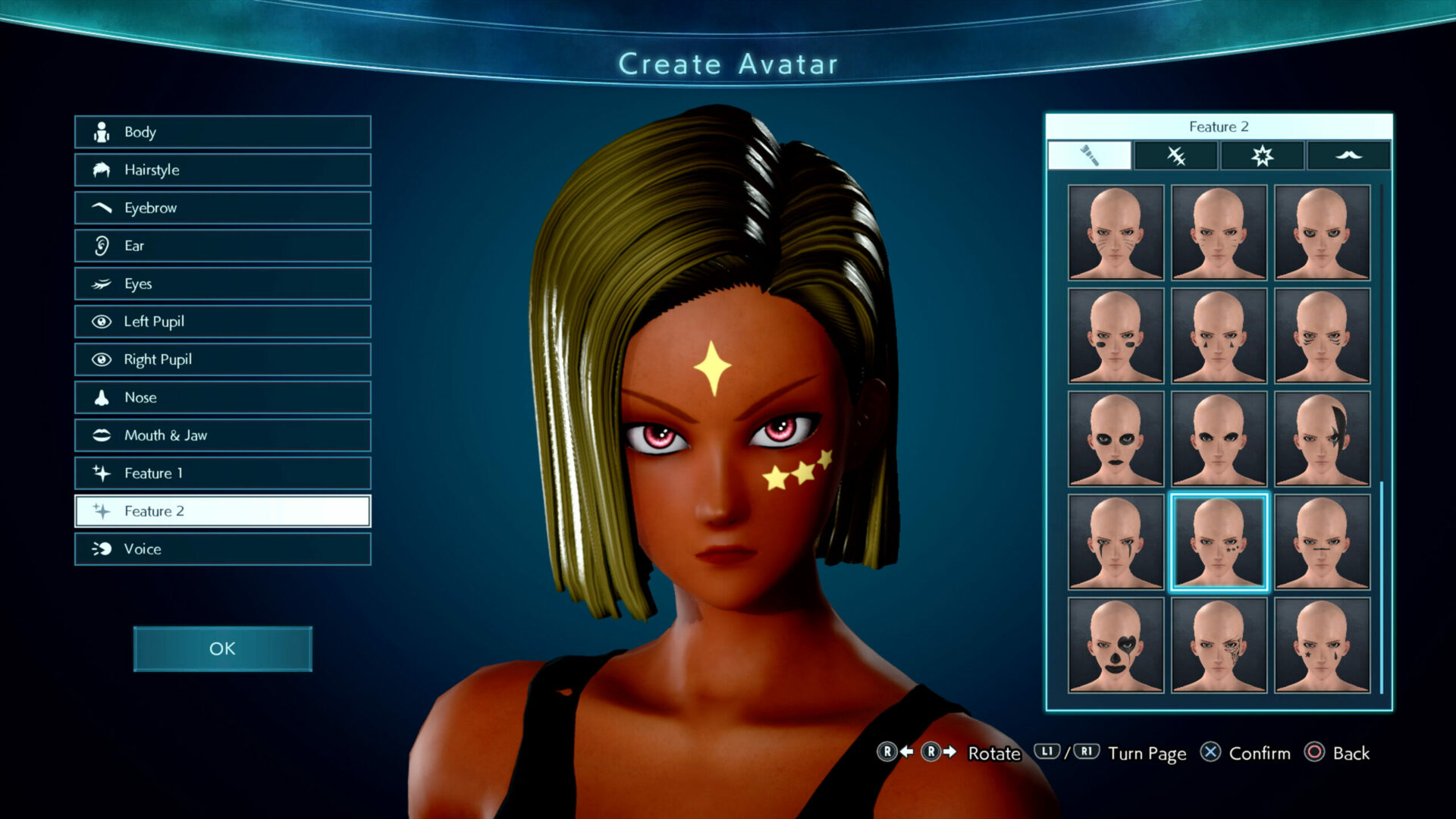Open the mustache tab in Feature 2 panel
Screen dimensions: 1456x819
coord(1349,155)
